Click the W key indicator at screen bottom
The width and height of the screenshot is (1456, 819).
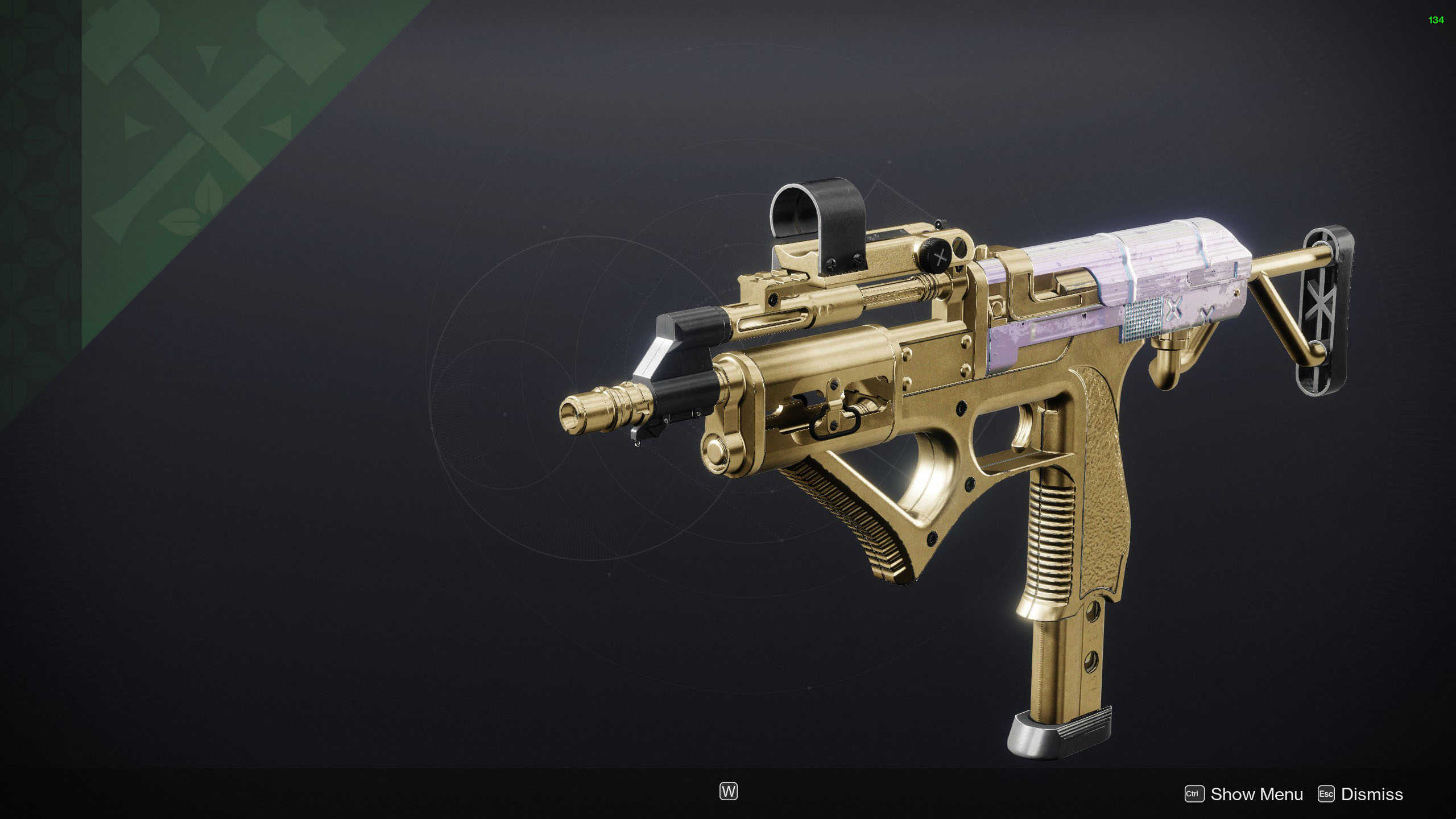[x=730, y=791]
